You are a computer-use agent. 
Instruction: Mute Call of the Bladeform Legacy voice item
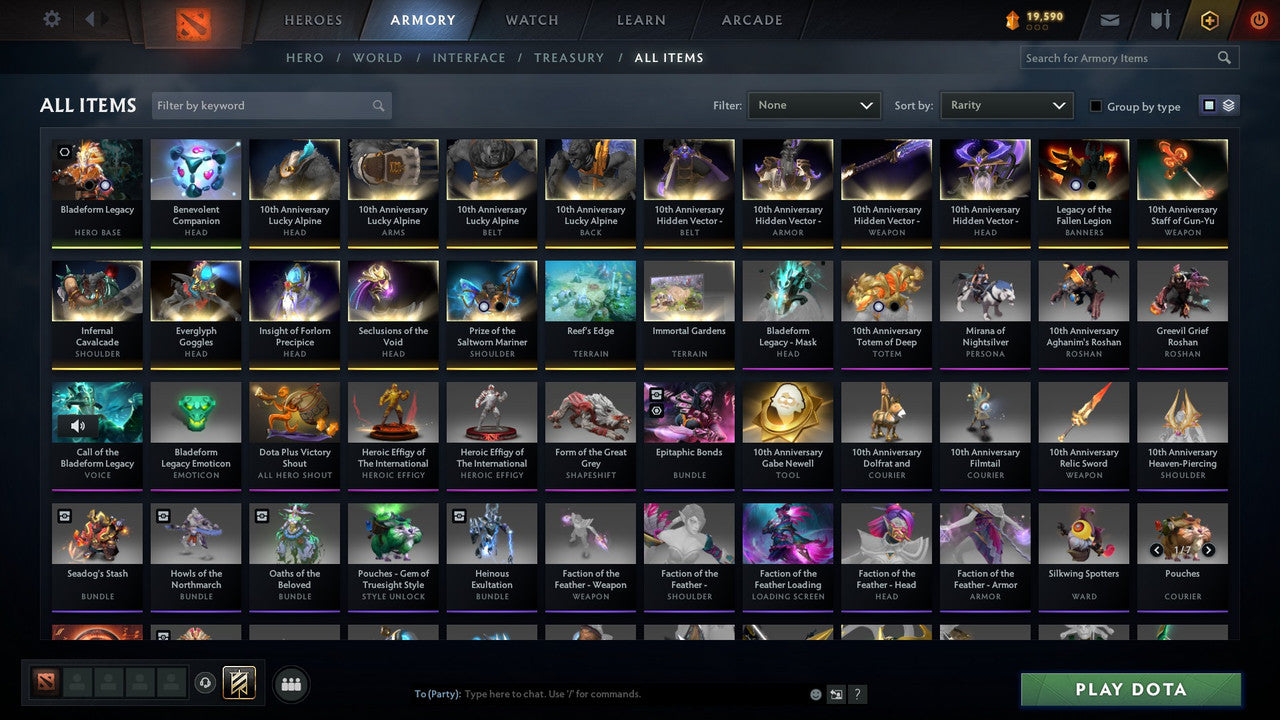pyautogui.click(x=79, y=425)
